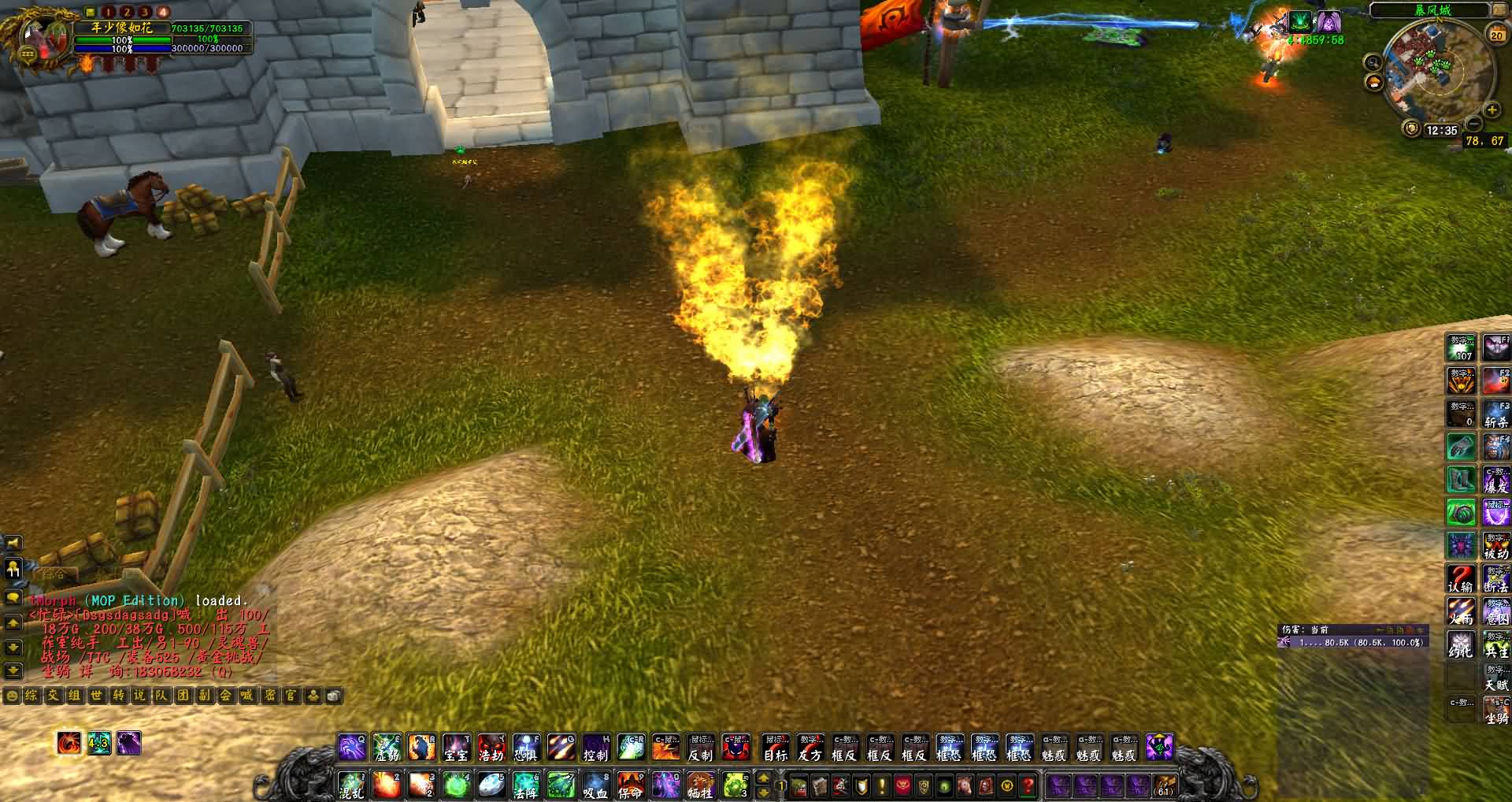Cast the 去阵 ability
1512x802 pixels.
[x=525, y=785]
